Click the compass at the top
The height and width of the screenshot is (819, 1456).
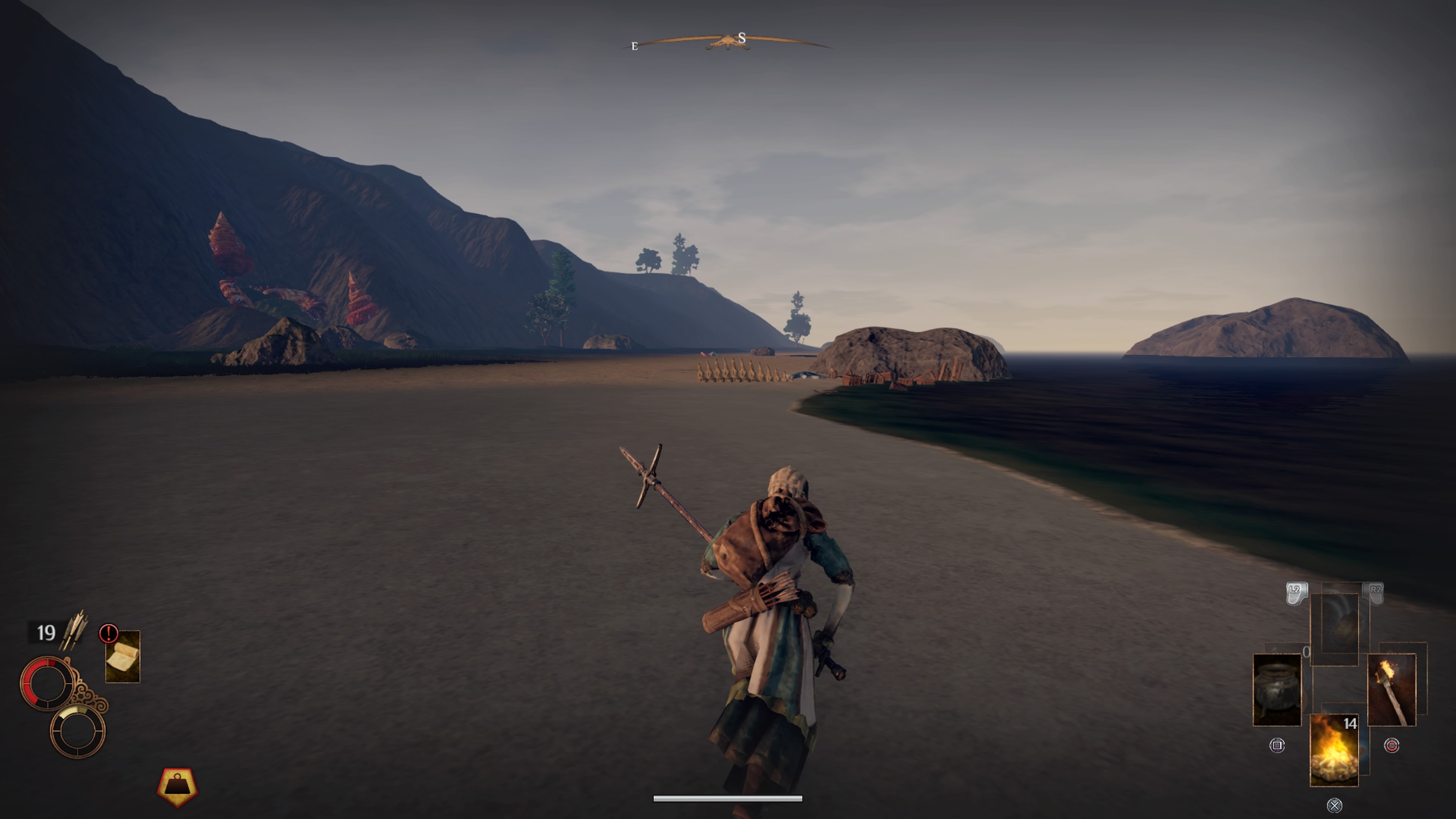pos(728,41)
